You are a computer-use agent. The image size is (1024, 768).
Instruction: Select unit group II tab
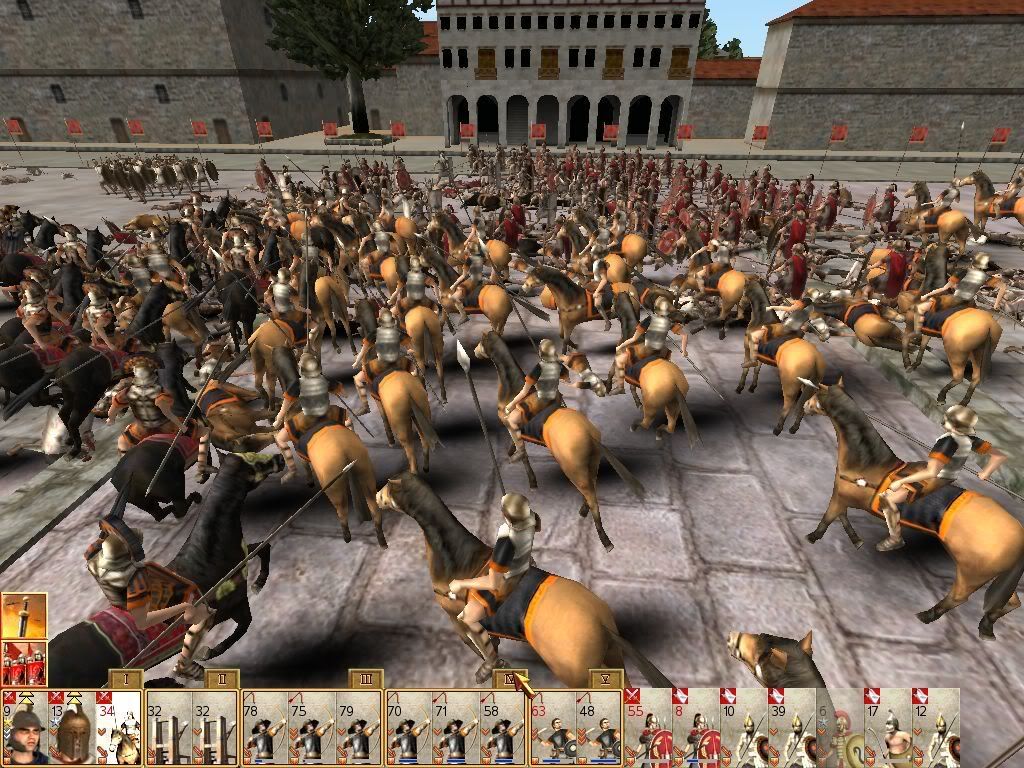pos(221,680)
